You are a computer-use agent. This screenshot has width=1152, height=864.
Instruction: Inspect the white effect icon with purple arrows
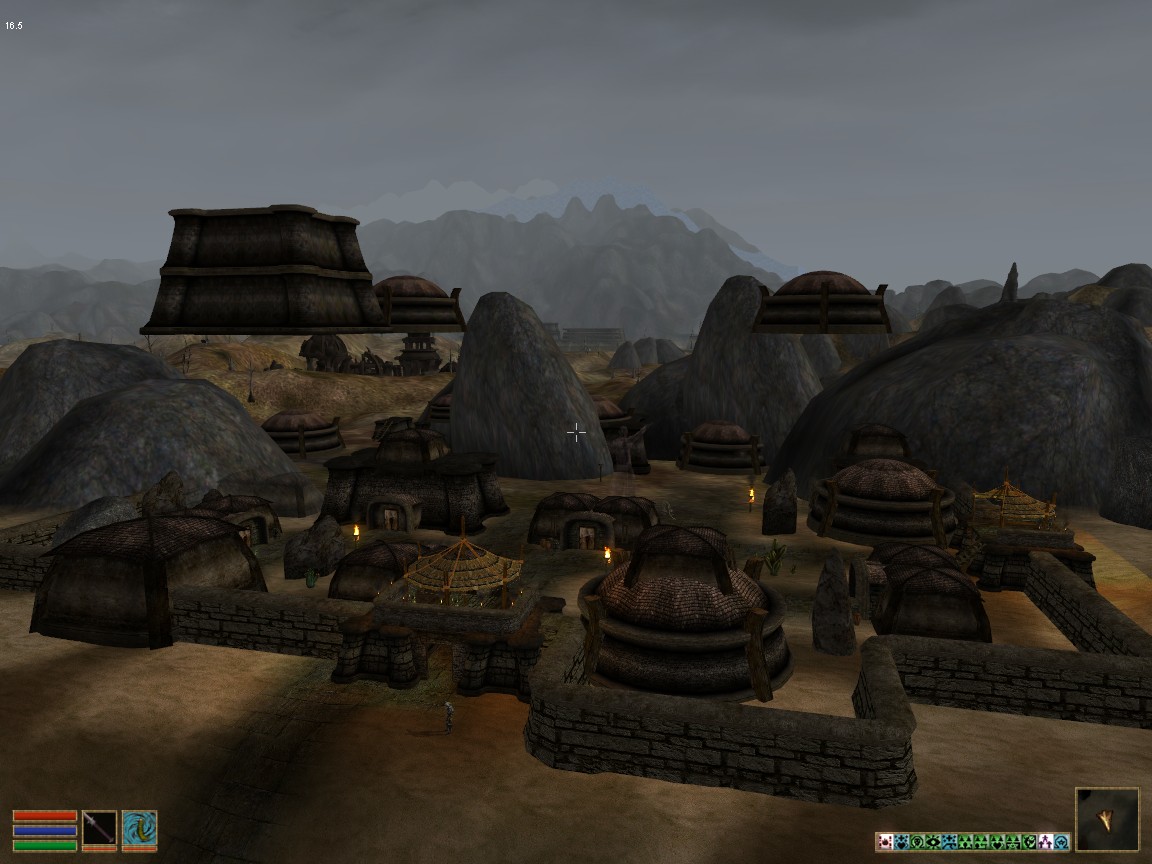1046,842
